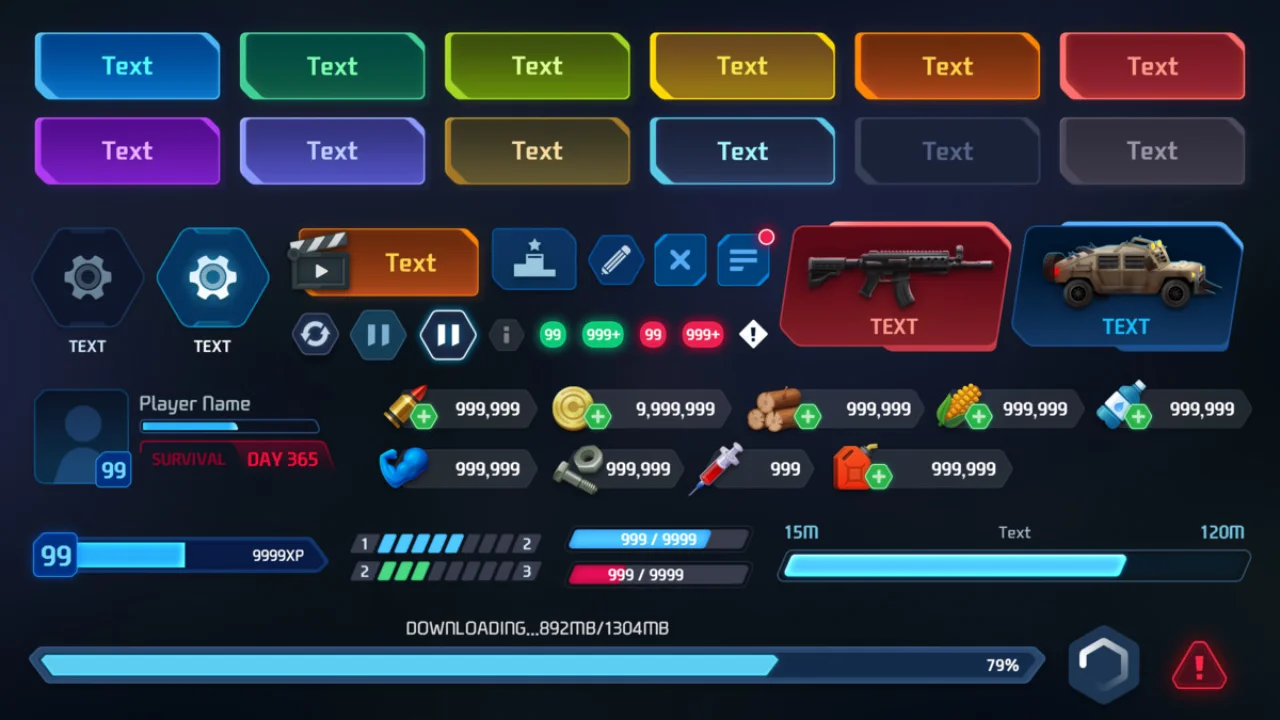Add gold coins using its plus button
Viewport: 1280px width, 720px height.
pos(598,416)
